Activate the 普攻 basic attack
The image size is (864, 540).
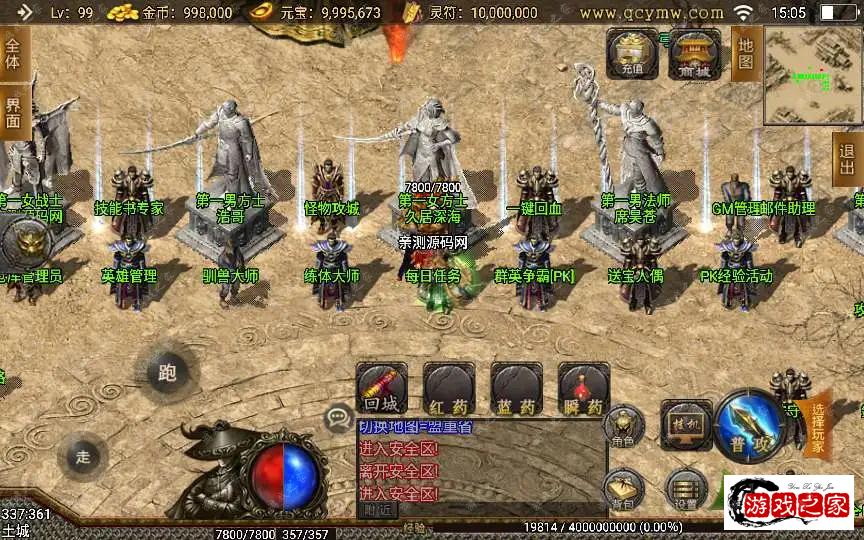[x=748, y=424]
